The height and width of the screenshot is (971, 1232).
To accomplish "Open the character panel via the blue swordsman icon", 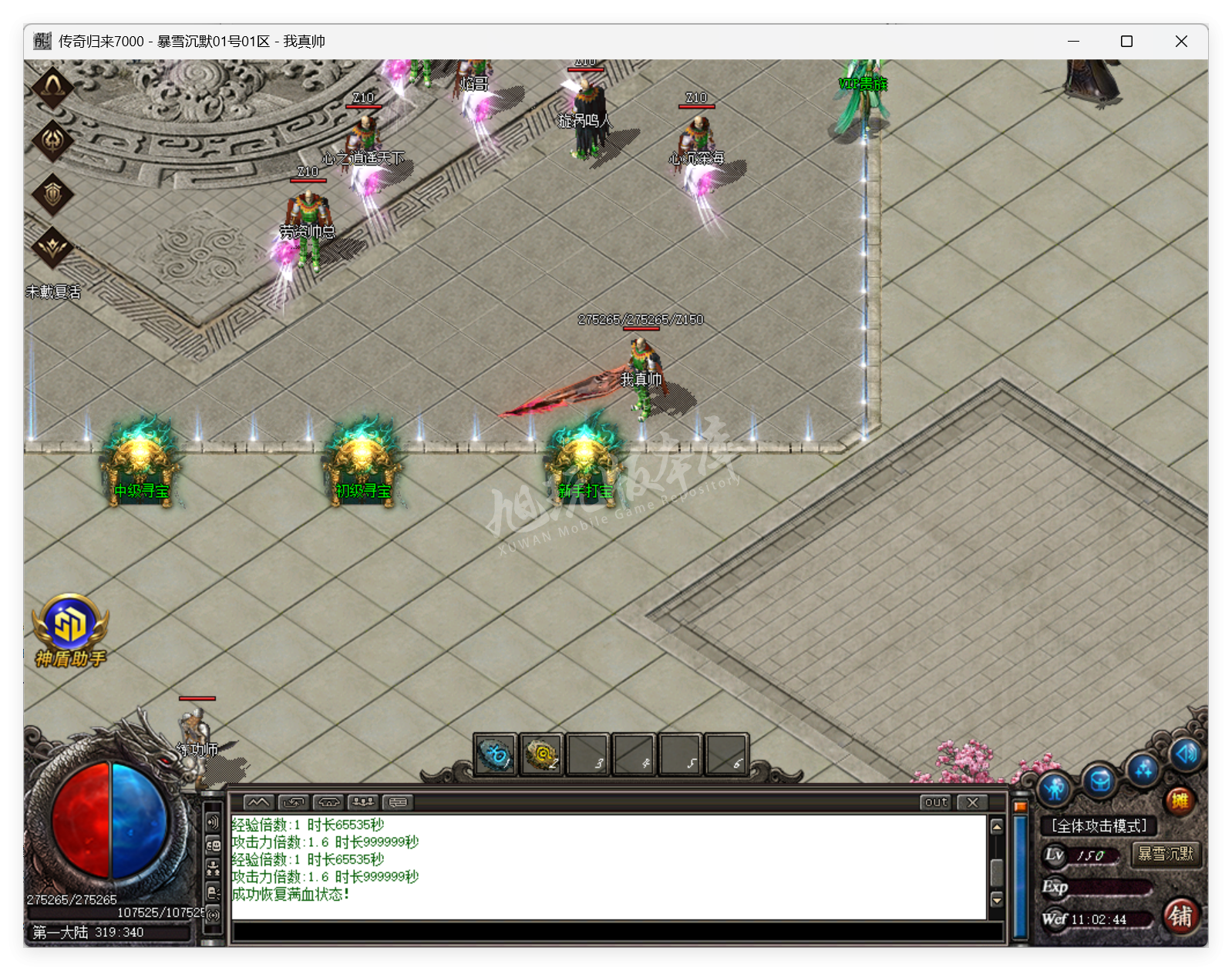I will click(1055, 788).
